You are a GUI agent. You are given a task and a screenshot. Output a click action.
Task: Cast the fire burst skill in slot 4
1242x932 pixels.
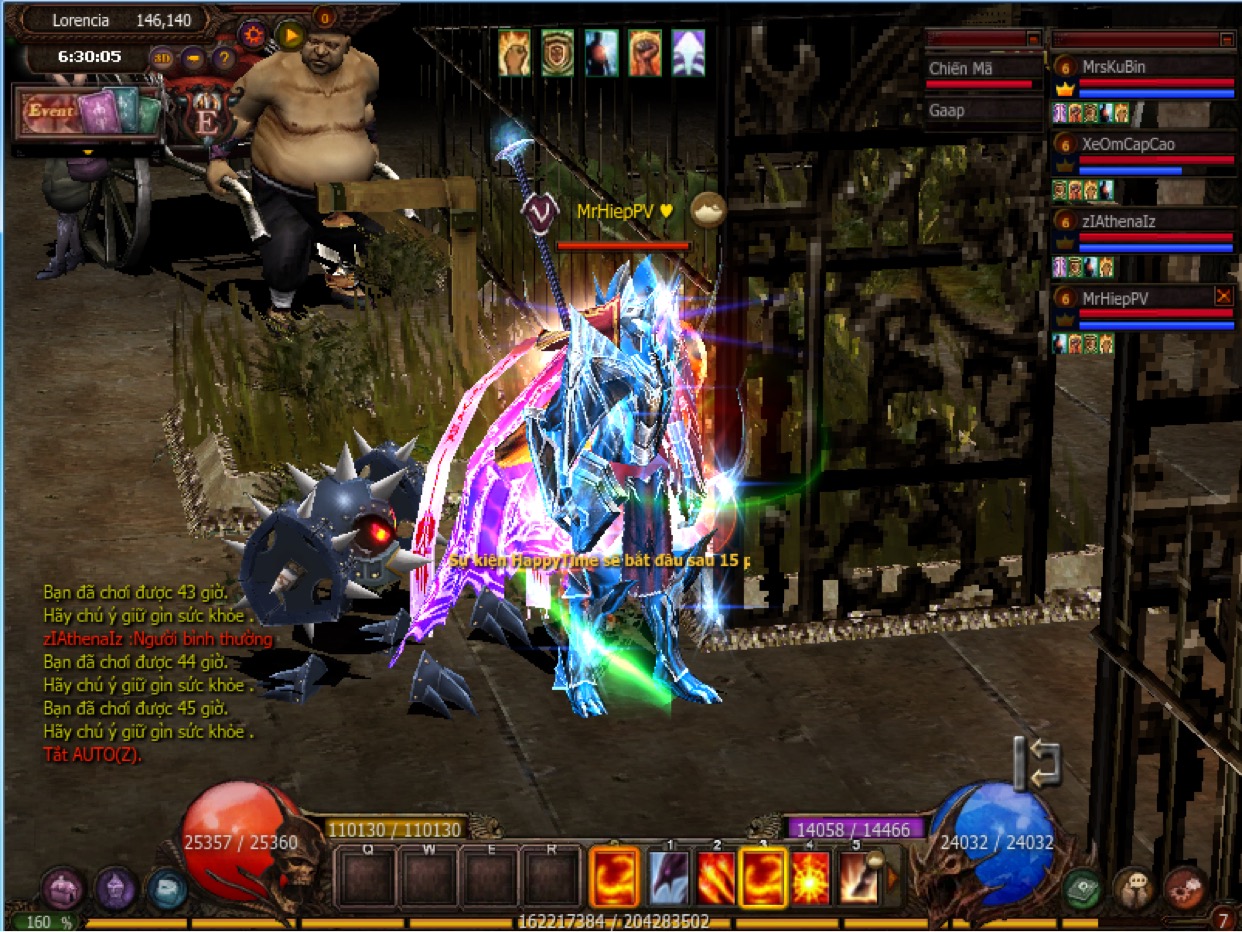pyautogui.click(x=810, y=877)
